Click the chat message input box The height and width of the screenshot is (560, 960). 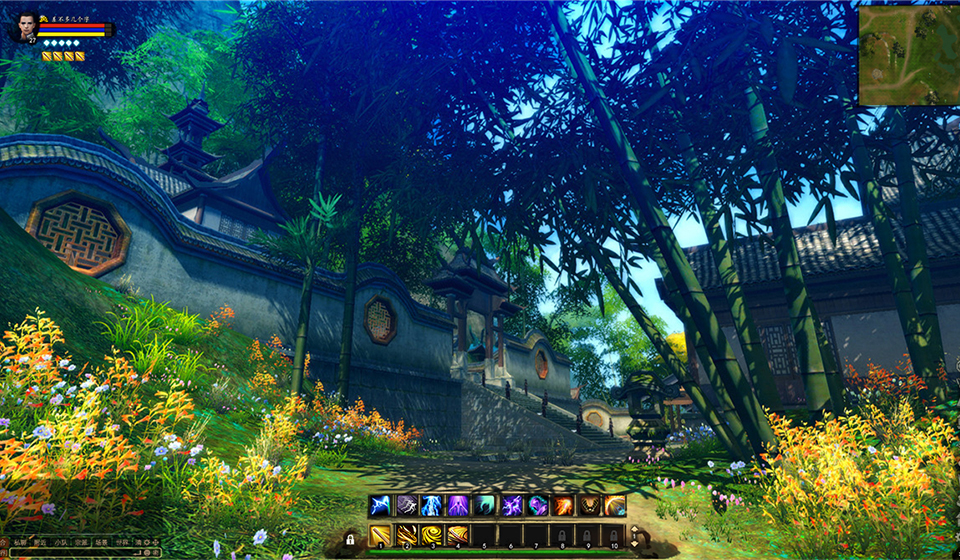70,552
